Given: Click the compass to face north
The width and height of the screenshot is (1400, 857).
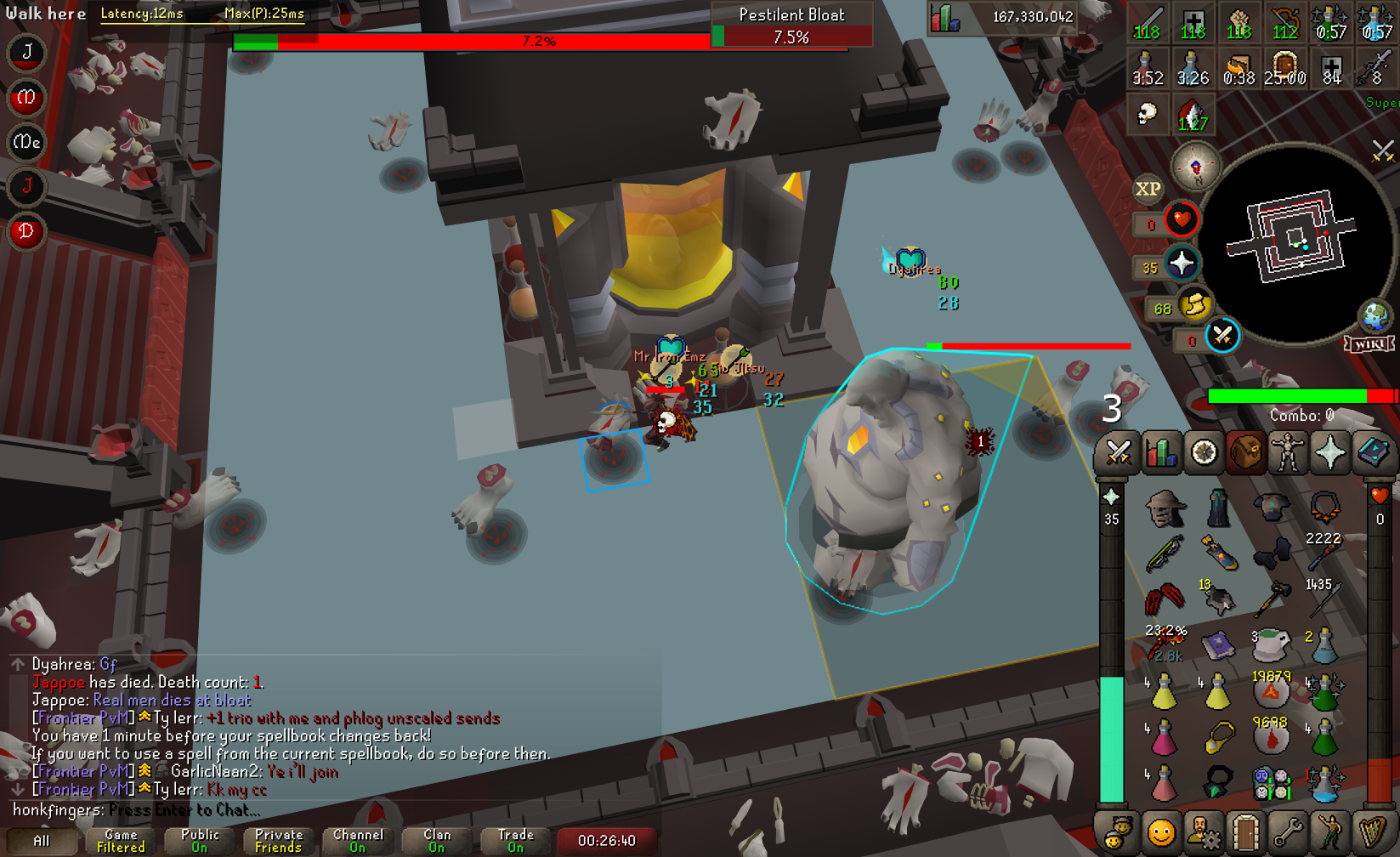Looking at the screenshot, I should [x=1195, y=166].
